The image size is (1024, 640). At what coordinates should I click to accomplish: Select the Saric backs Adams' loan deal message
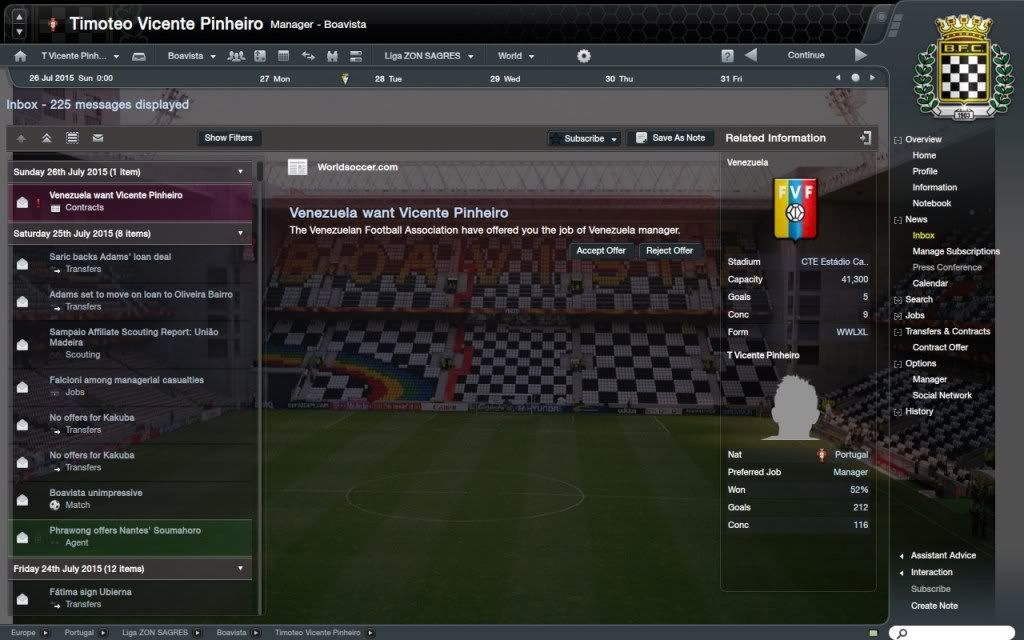point(110,257)
